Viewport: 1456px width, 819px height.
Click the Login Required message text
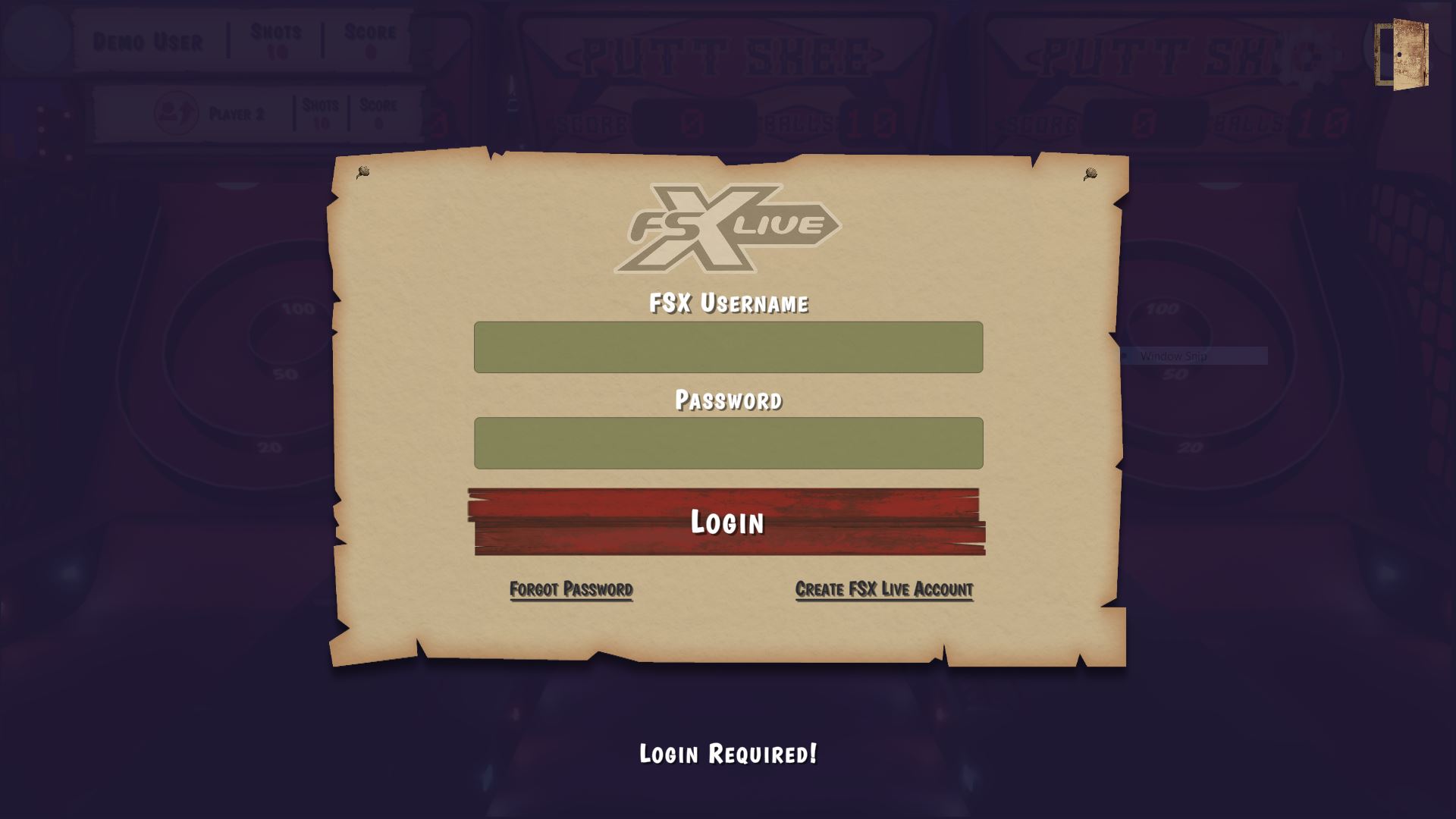(729, 755)
